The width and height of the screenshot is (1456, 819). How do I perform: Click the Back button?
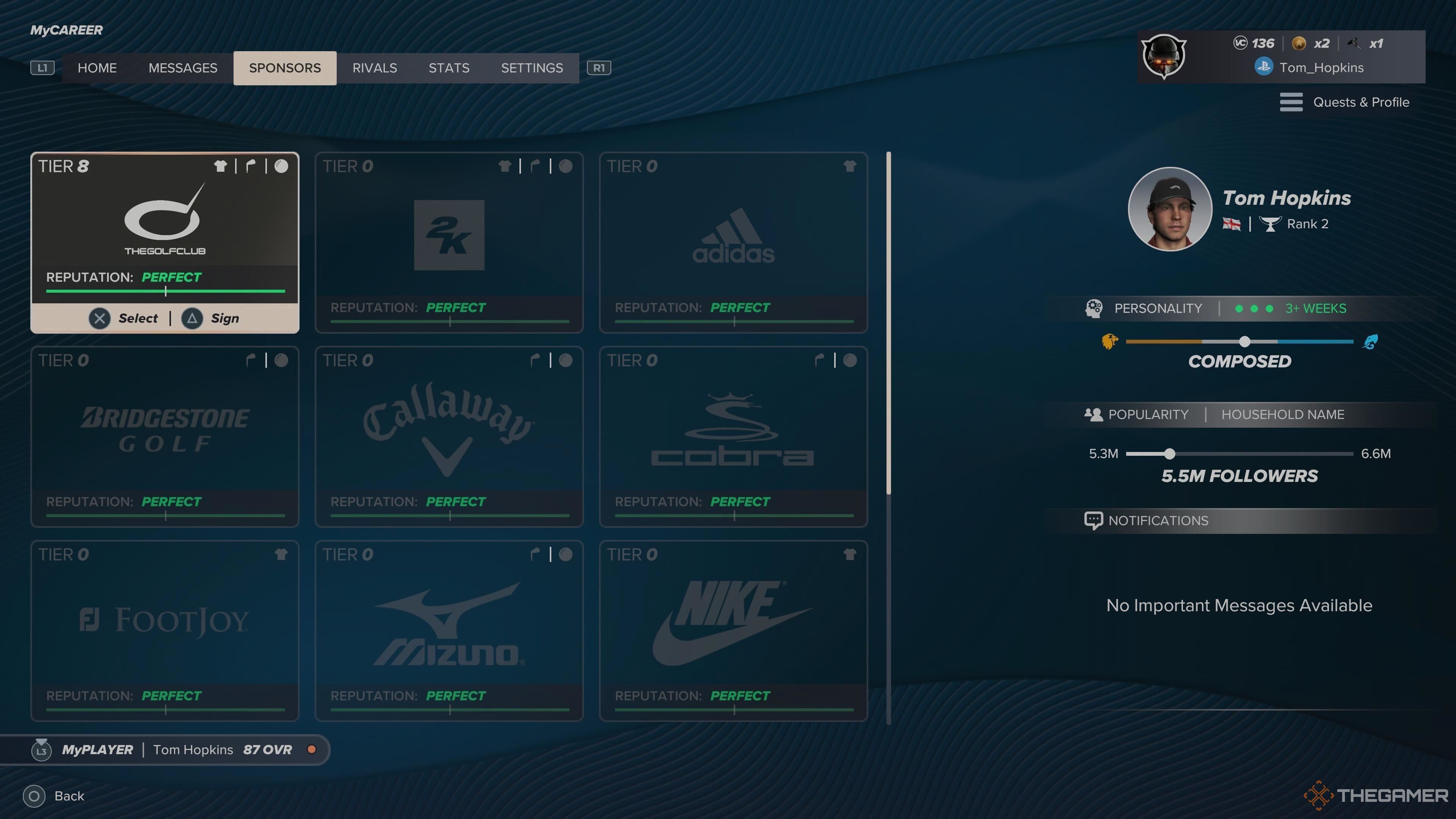coord(54,796)
